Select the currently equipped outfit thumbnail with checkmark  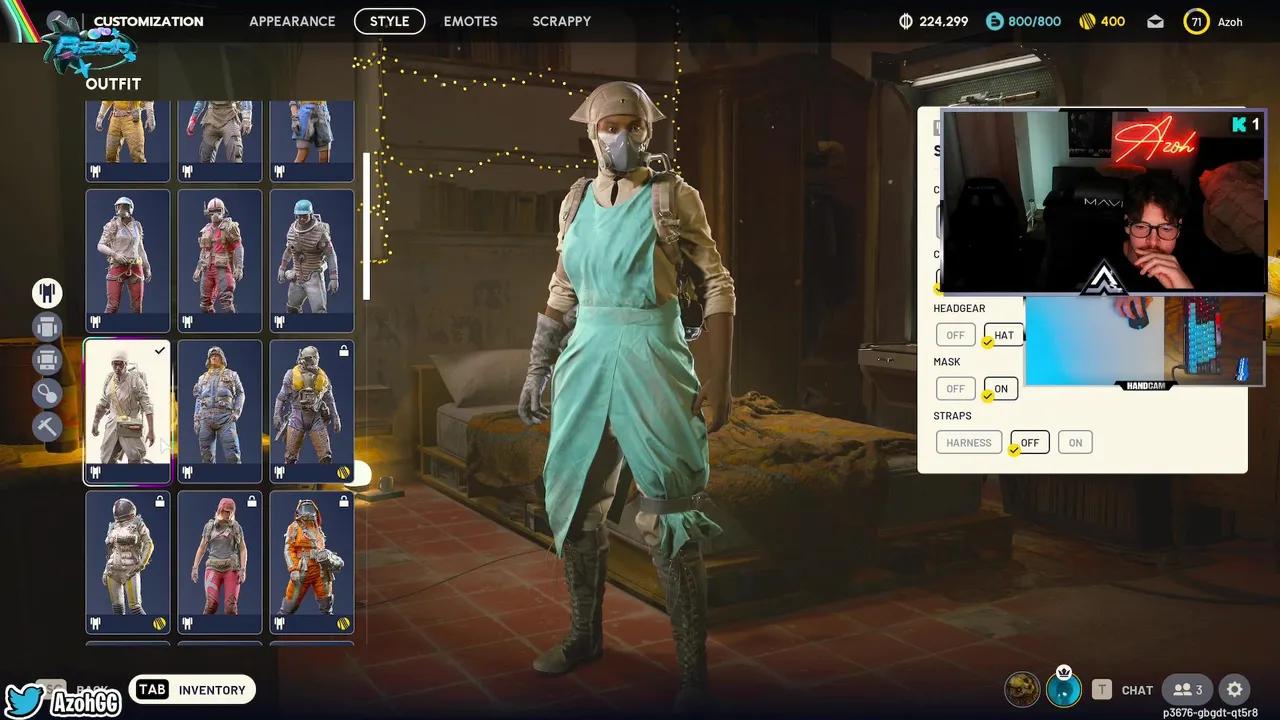click(127, 410)
